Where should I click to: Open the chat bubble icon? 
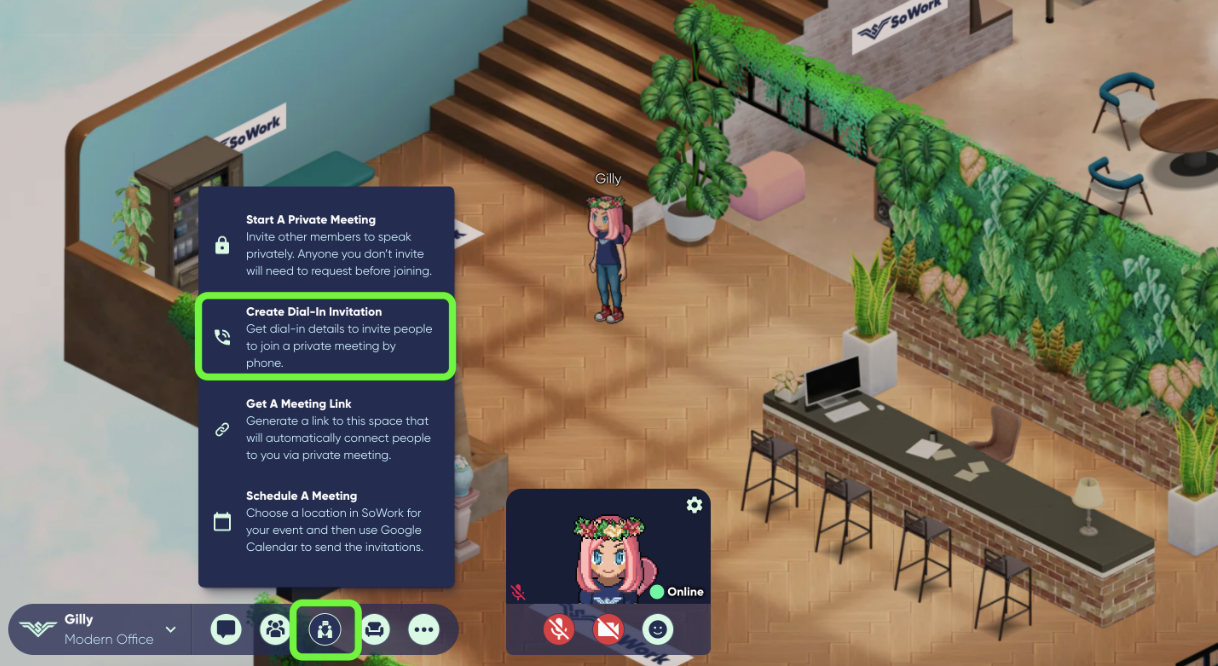(226, 629)
